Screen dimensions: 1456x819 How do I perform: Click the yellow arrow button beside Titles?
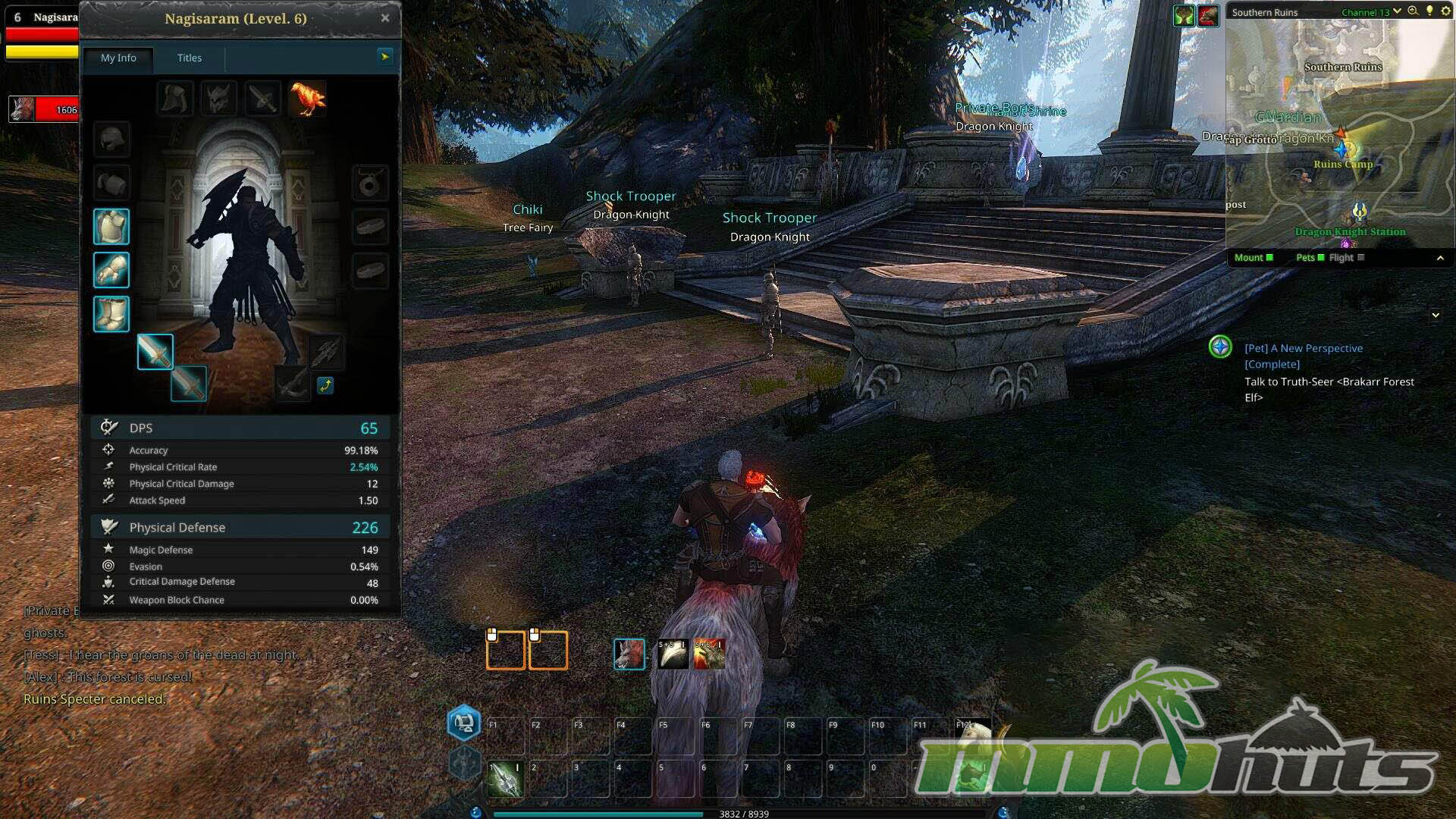click(385, 56)
